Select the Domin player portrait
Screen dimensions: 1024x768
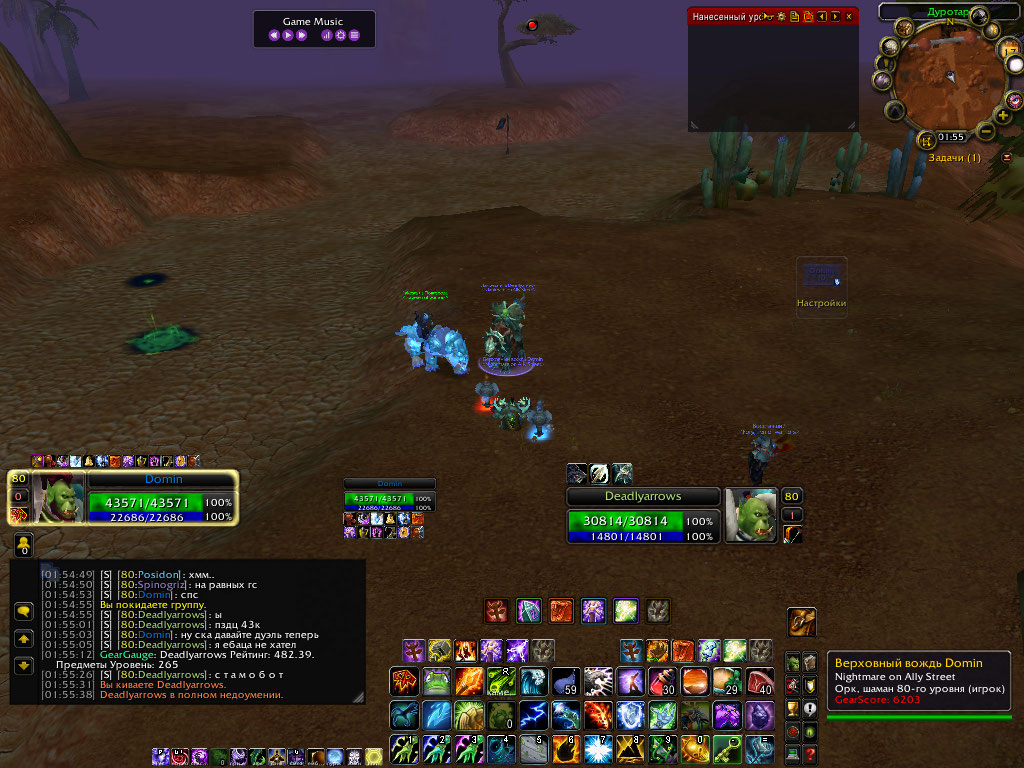(x=60, y=496)
